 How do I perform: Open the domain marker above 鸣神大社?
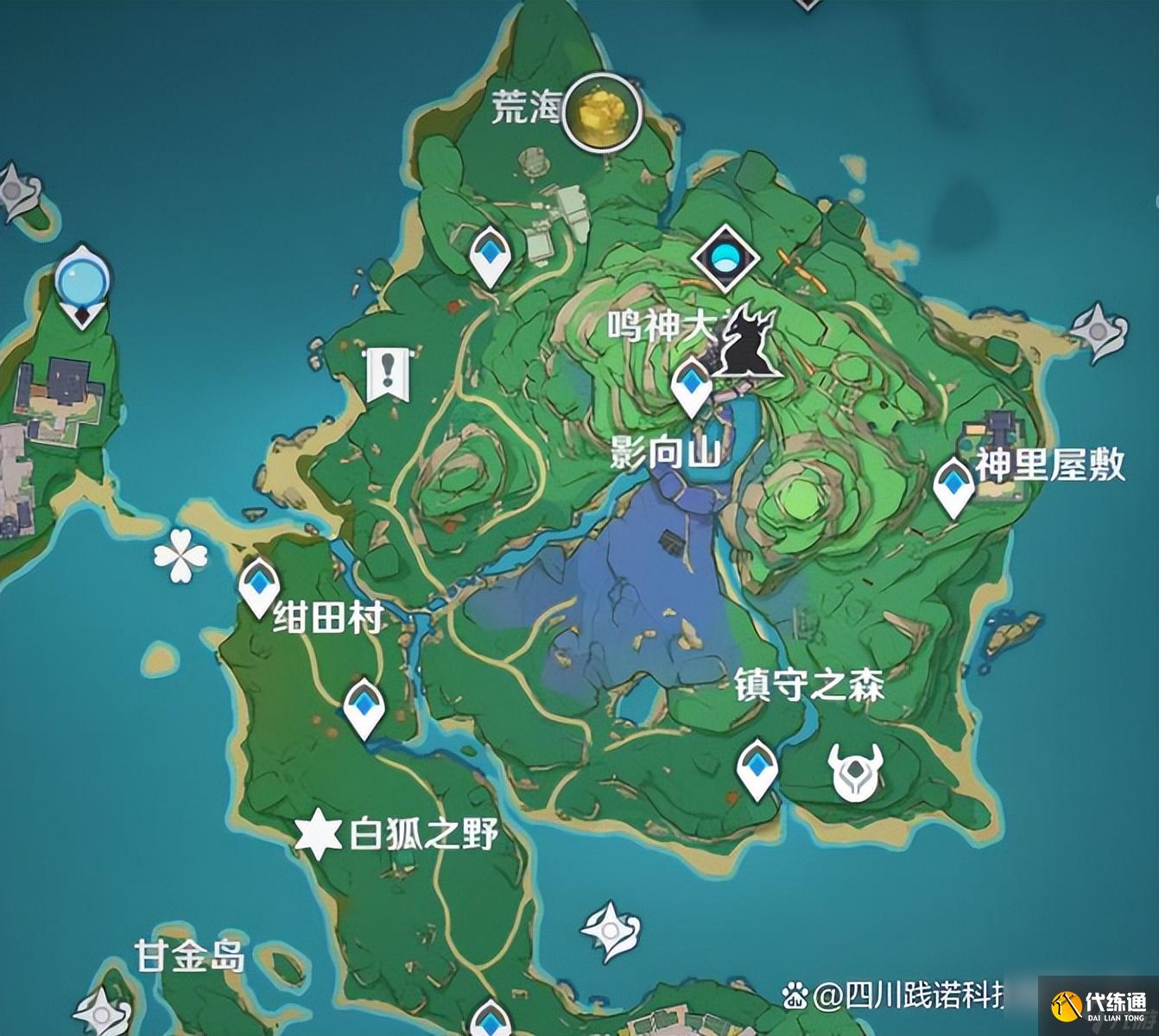click(x=725, y=256)
